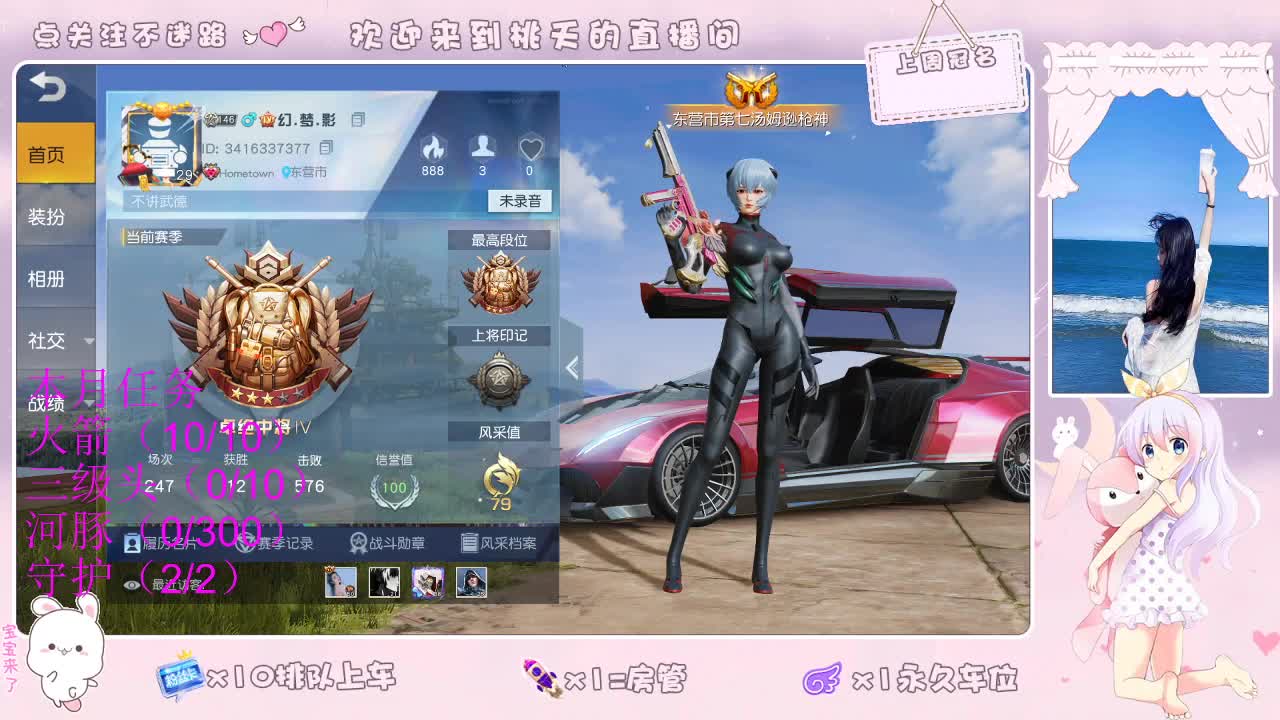The image size is (1280, 720).
Task: Toggle the Hometown heart marker
Action: pos(212,173)
